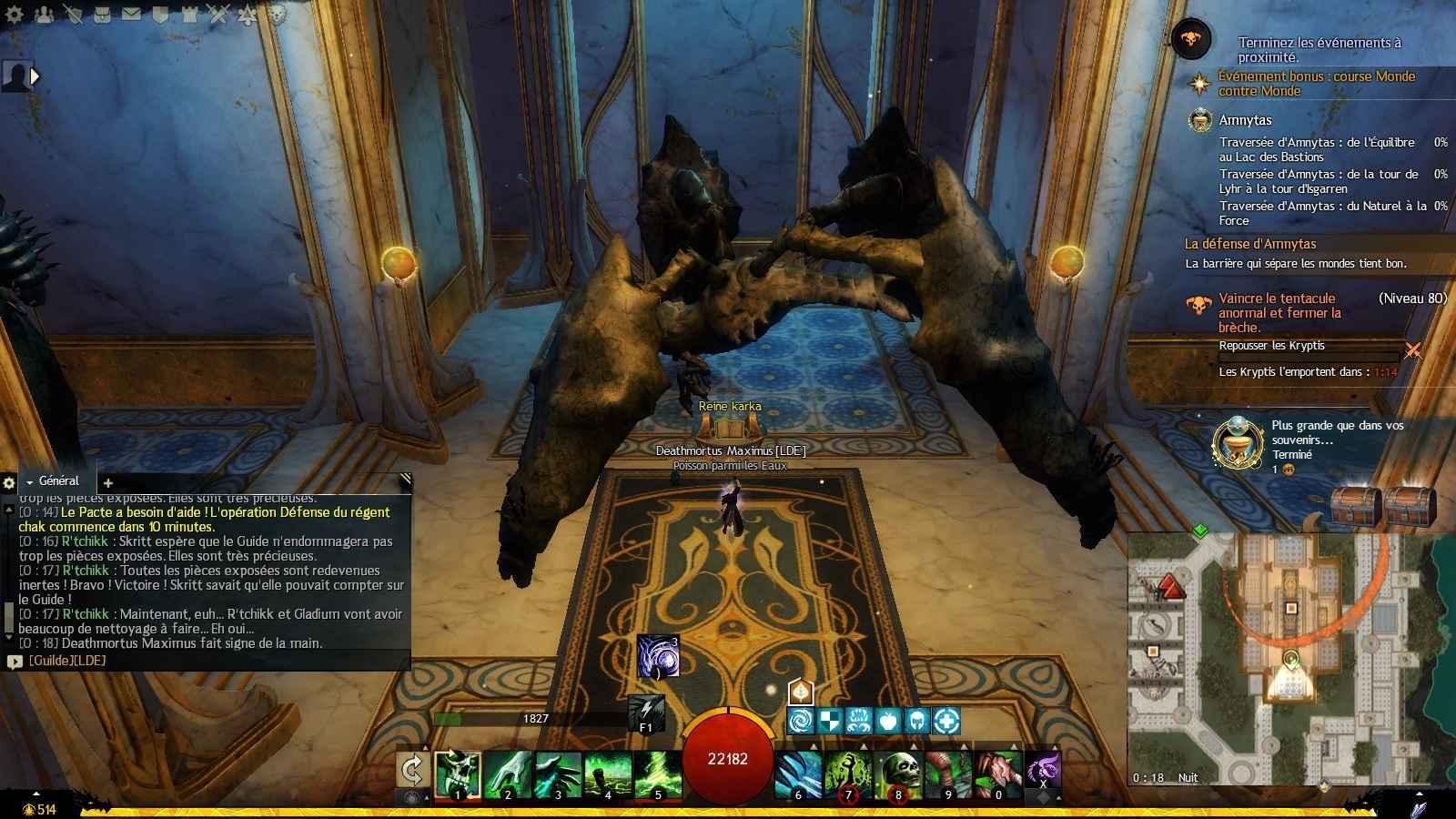
Task: Open the crossed swords PvP icon
Action: pyautogui.click(x=217, y=14)
